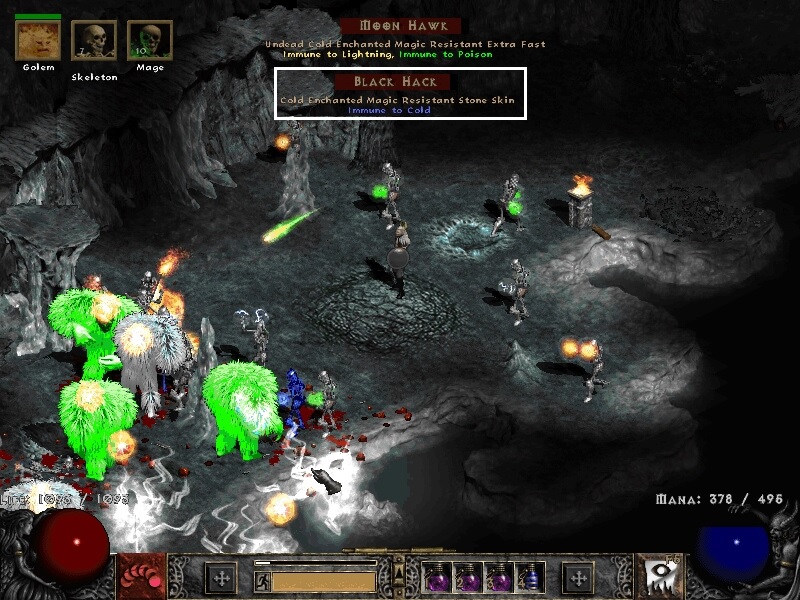This screenshot has height=600, width=800.
Task: Choose the Mage minion portrait
Action: pos(149,41)
